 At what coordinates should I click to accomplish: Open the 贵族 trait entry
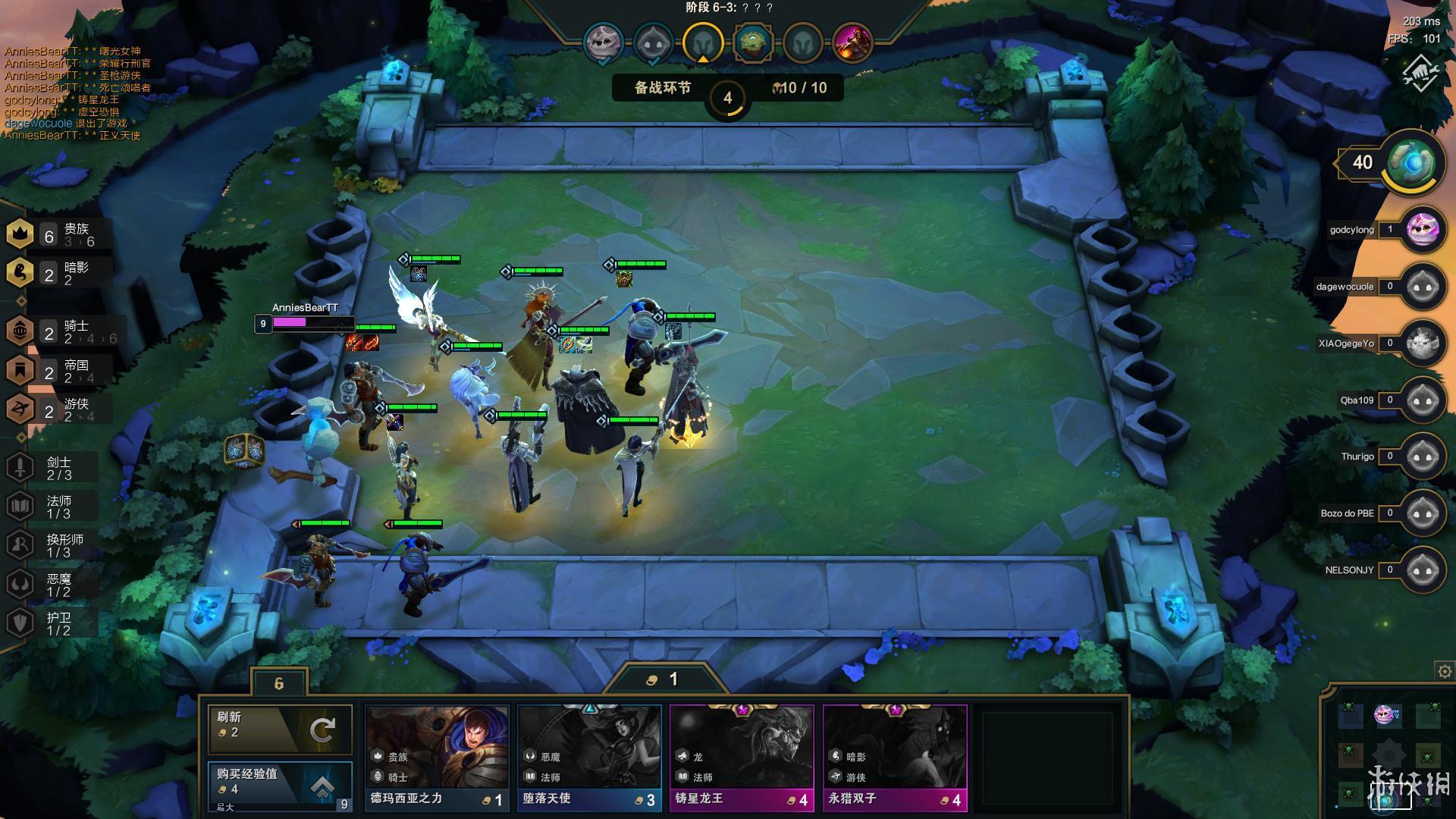[x=61, y=234]
